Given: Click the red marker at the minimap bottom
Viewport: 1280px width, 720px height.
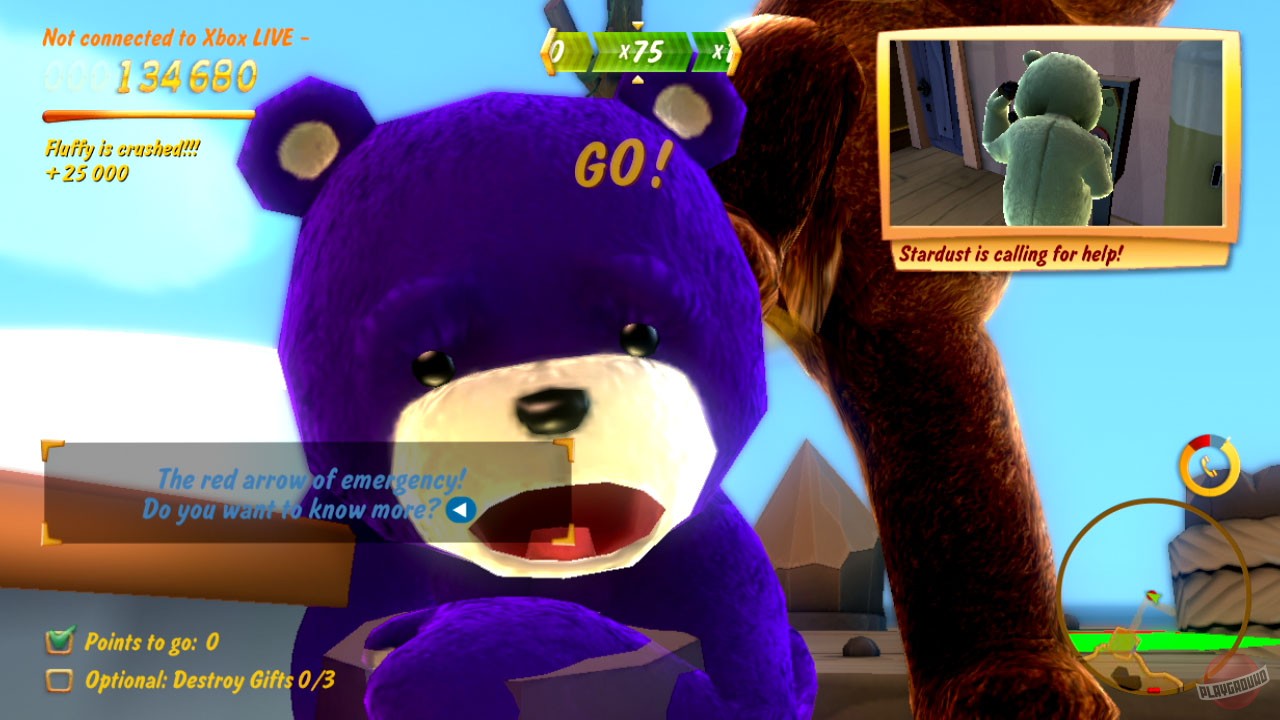Looking at the screenshot, I should [x=1155, y=689].
